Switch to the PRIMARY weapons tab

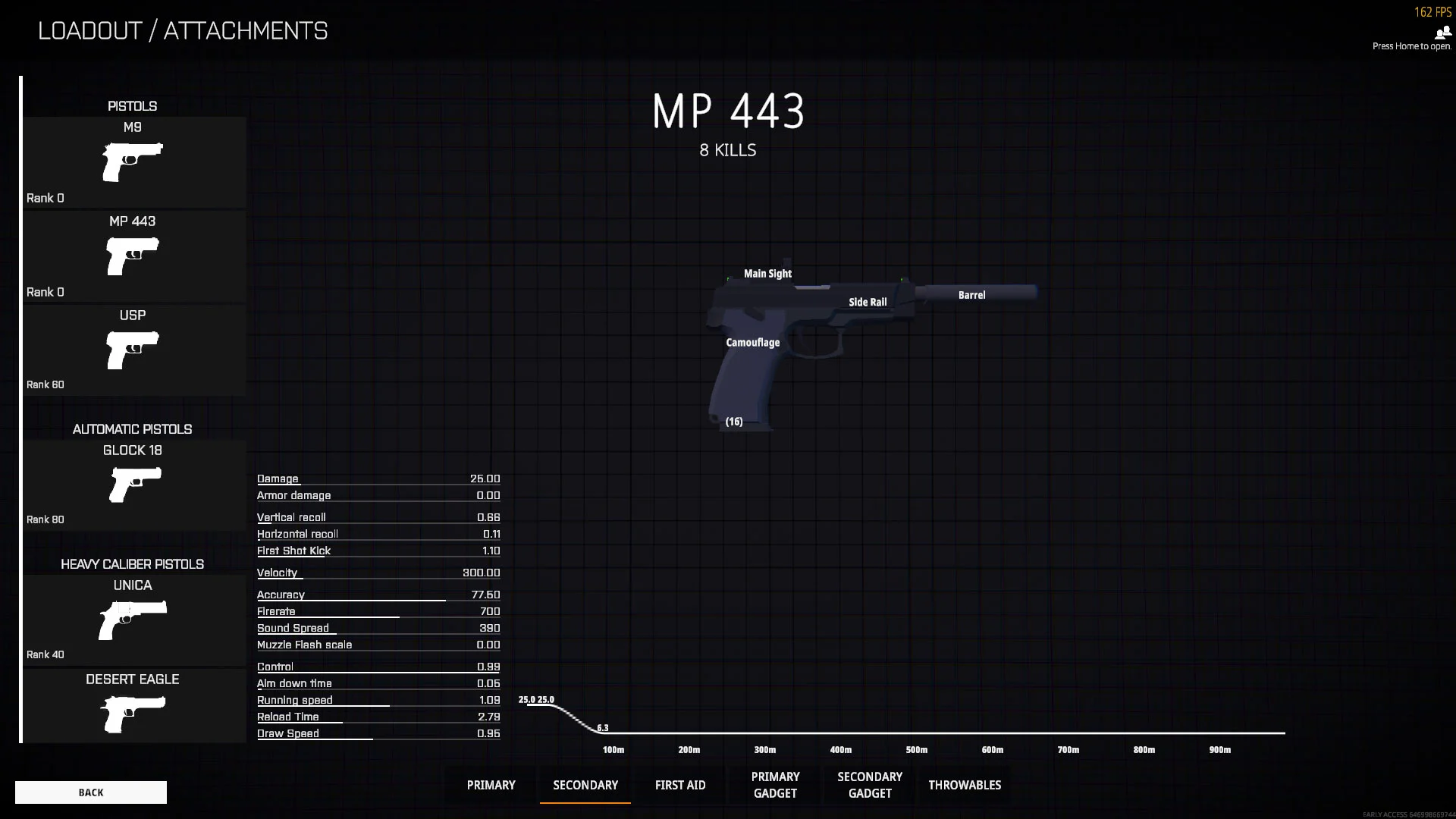pos(491,785)
